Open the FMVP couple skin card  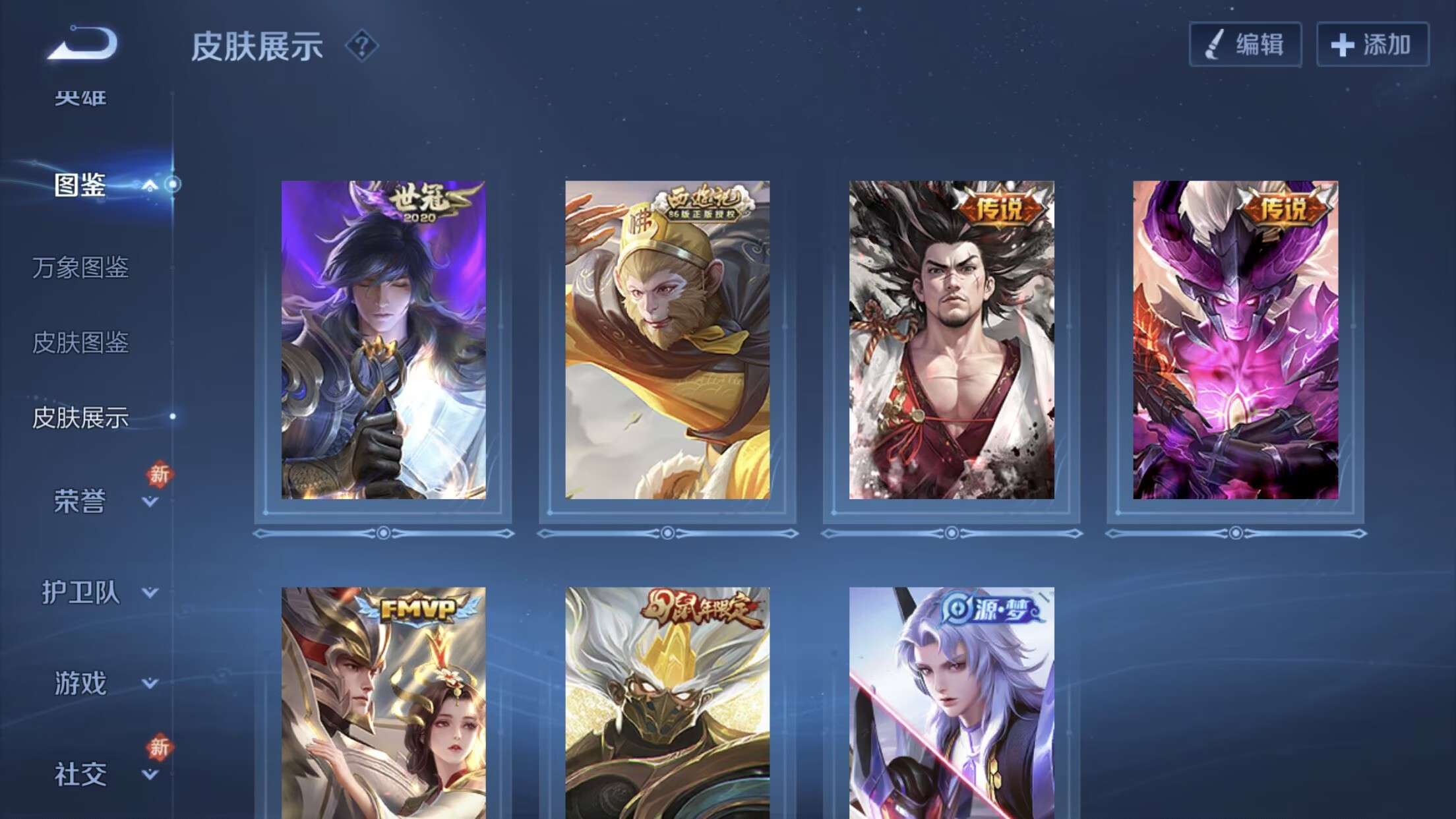(383, 703)
